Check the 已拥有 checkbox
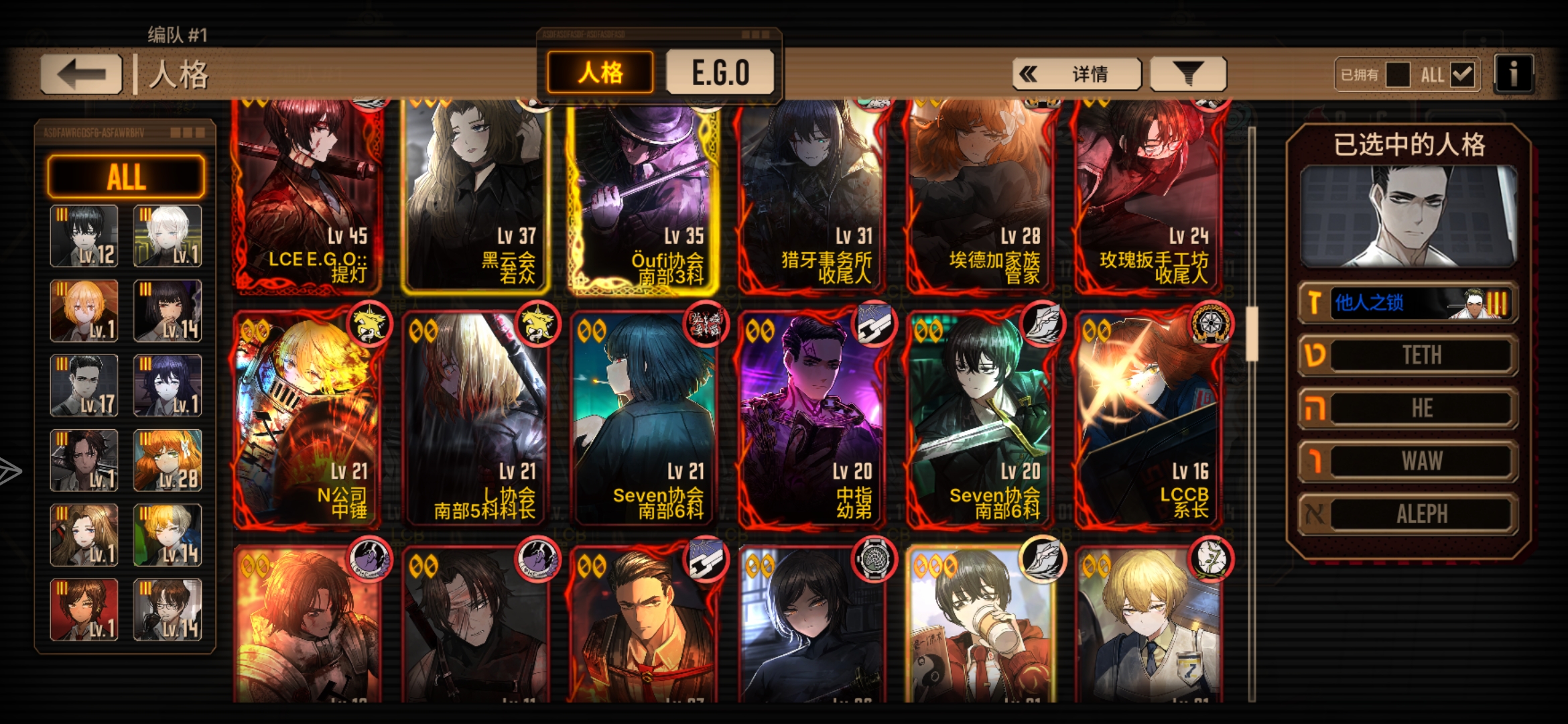This screenshot has width=1568, height=724. pos(1398,75)
